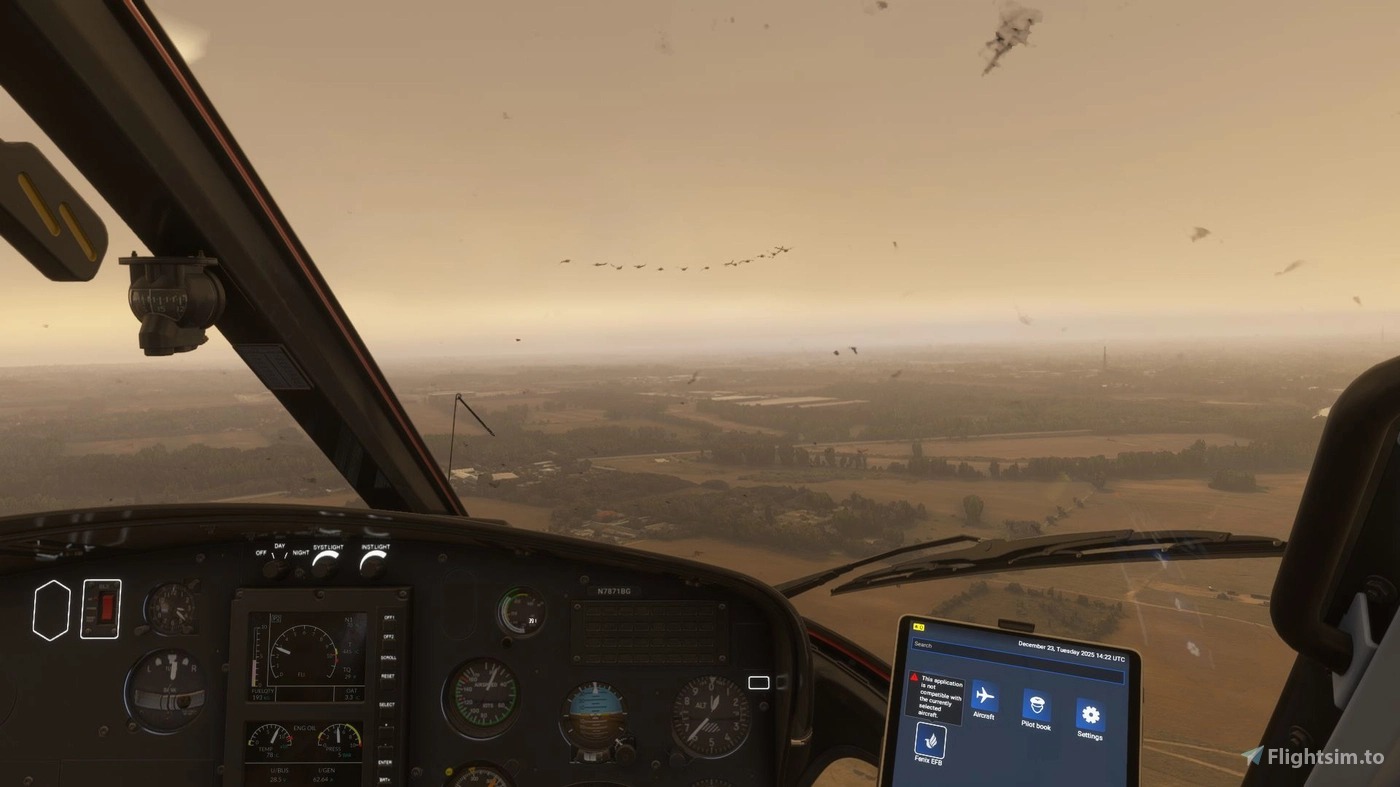Open the Aircraft app on the tablet
This screenshot has width=1400, height=787.
[984, 696]
